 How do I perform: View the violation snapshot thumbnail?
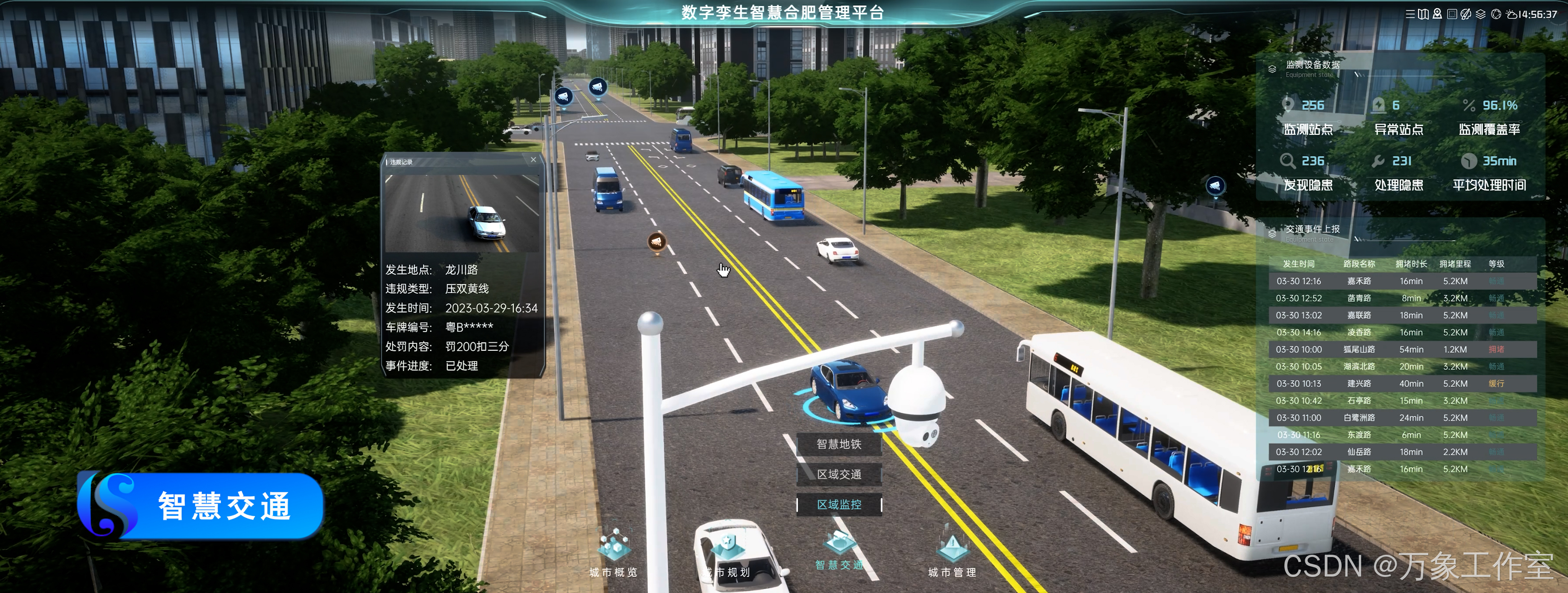(x=462, y=214)
